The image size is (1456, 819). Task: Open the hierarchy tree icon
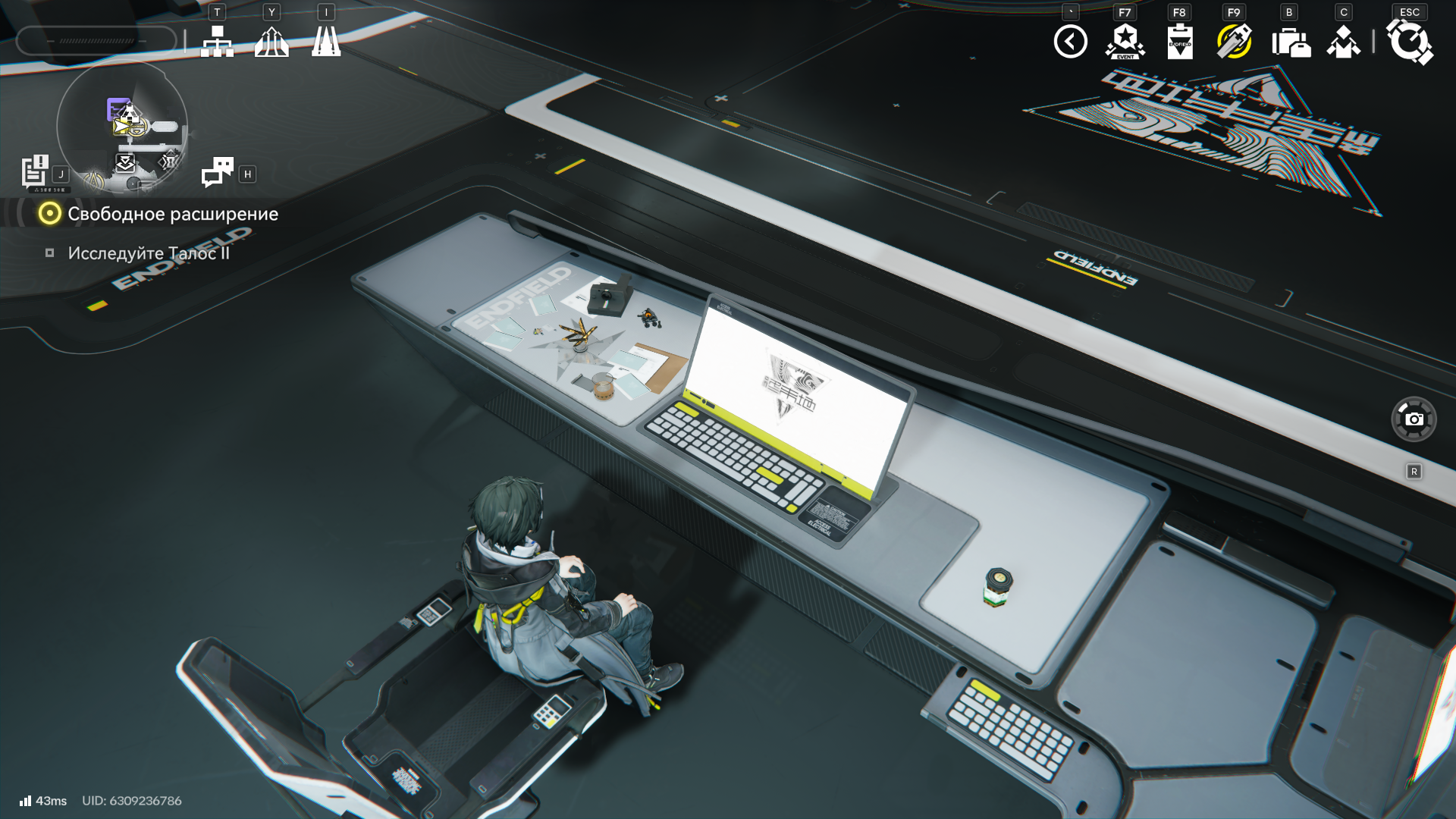coord(217,42)
